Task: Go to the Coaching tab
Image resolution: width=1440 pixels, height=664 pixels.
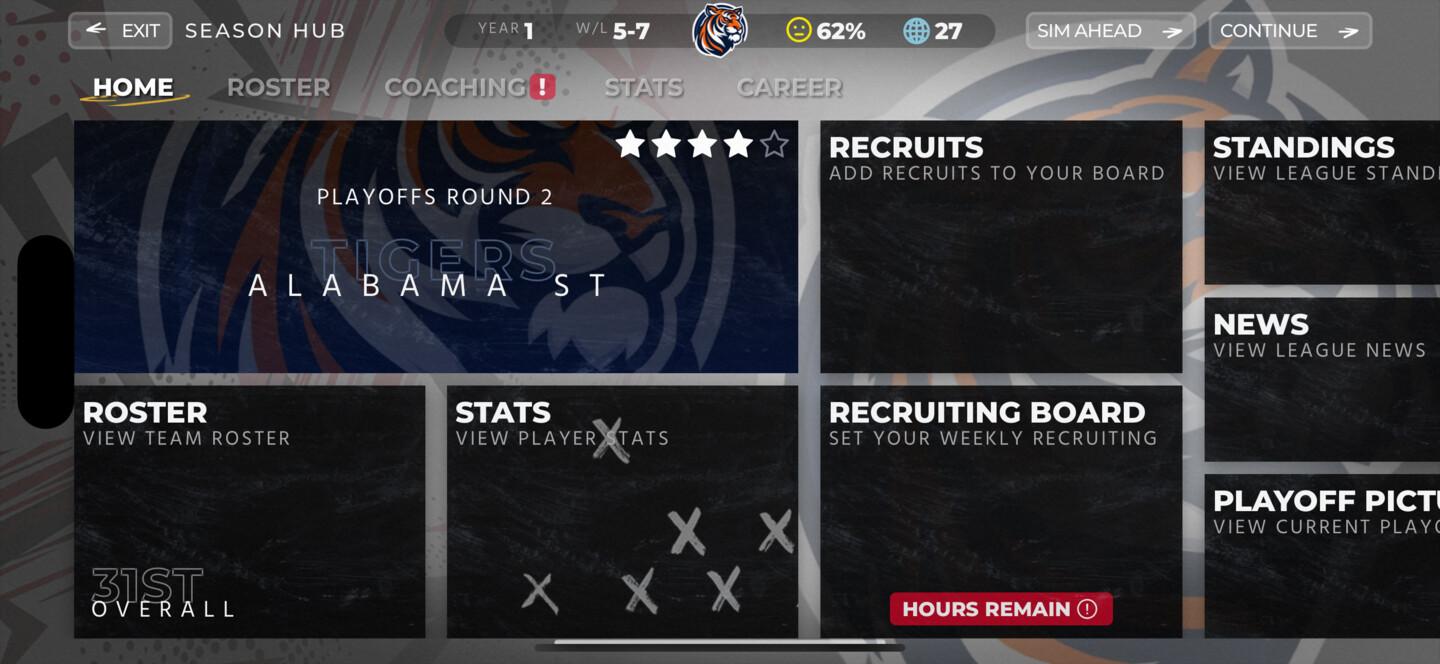Action: (x=456, y=88)
